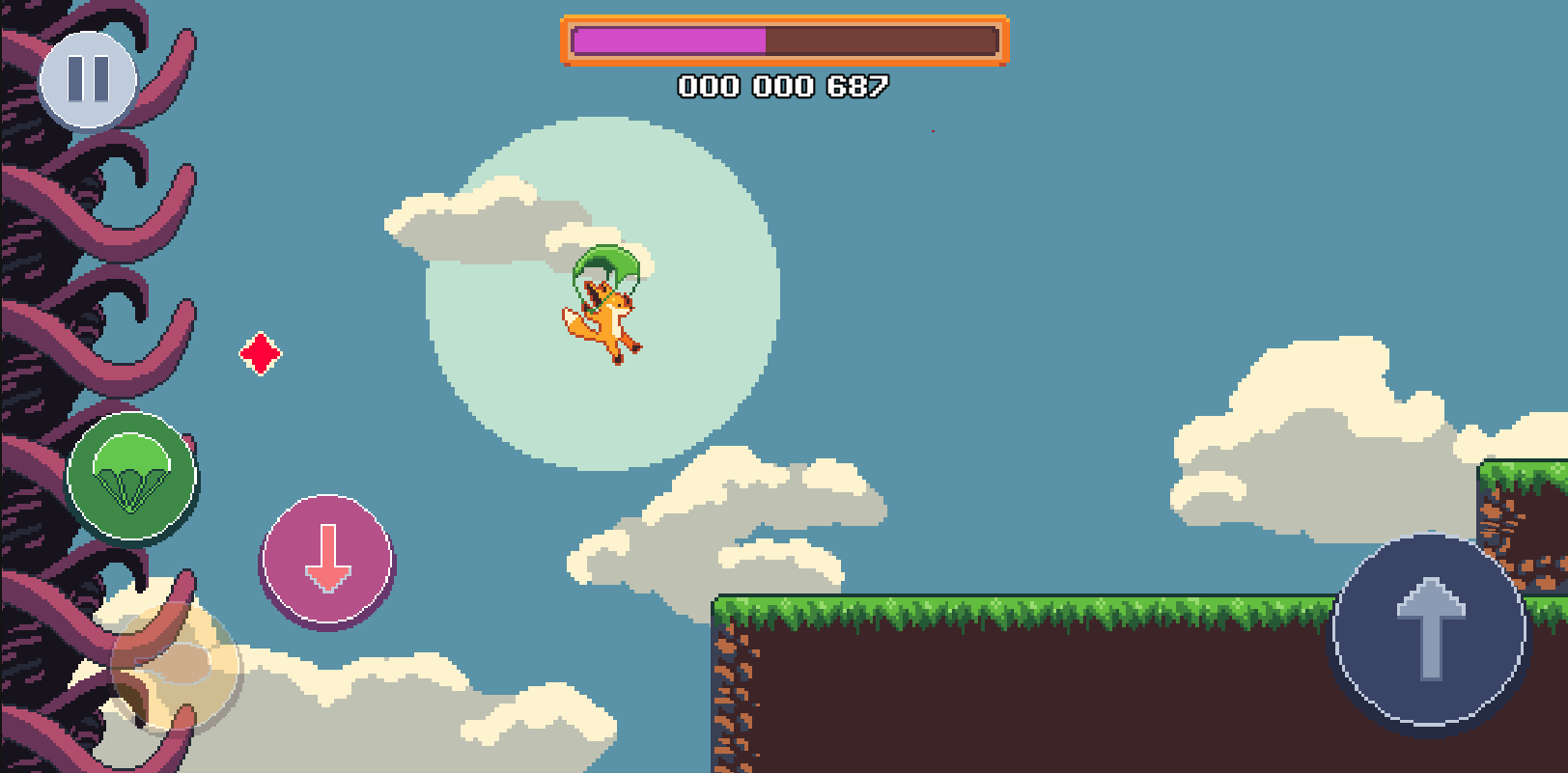
Task: Activate the green parachute button
Action: tap(132, 476)
